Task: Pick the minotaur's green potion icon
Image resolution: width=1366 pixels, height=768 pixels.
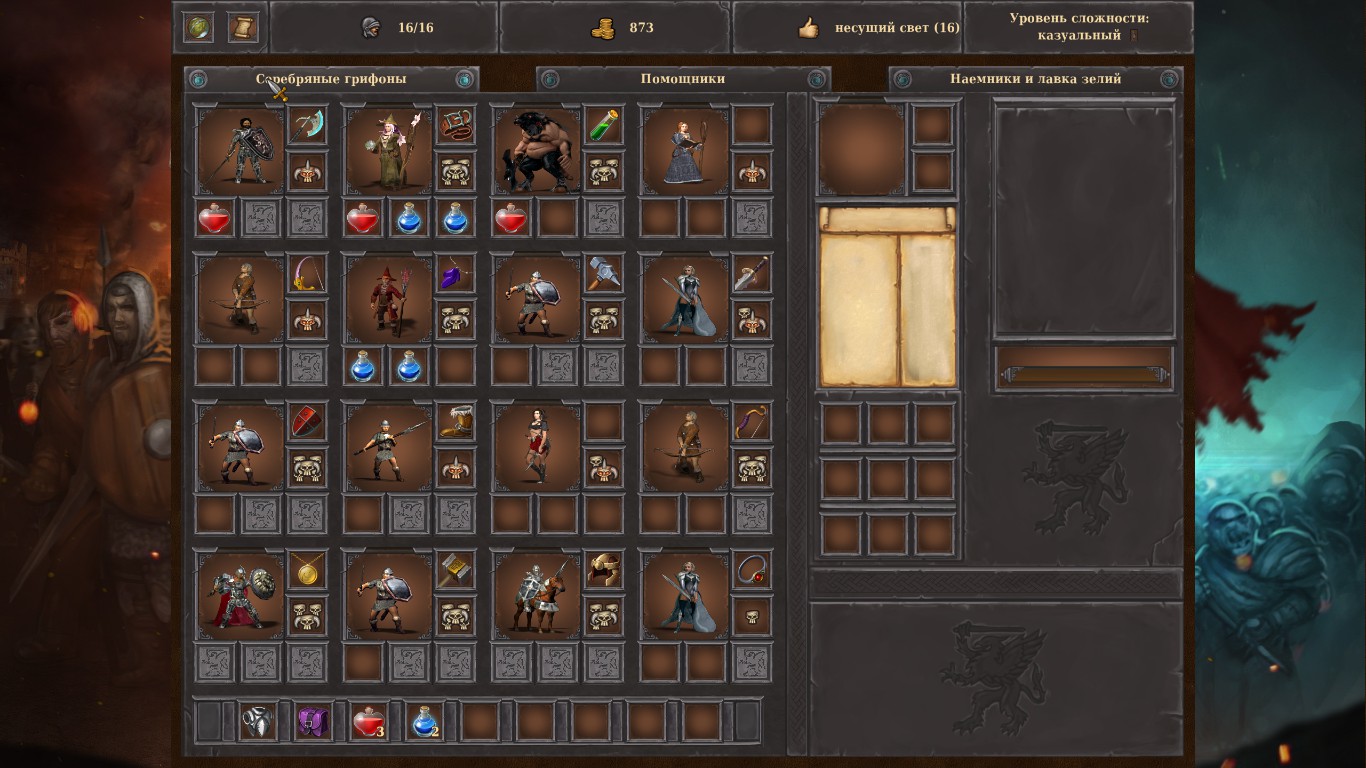Action: coord(602,127)
